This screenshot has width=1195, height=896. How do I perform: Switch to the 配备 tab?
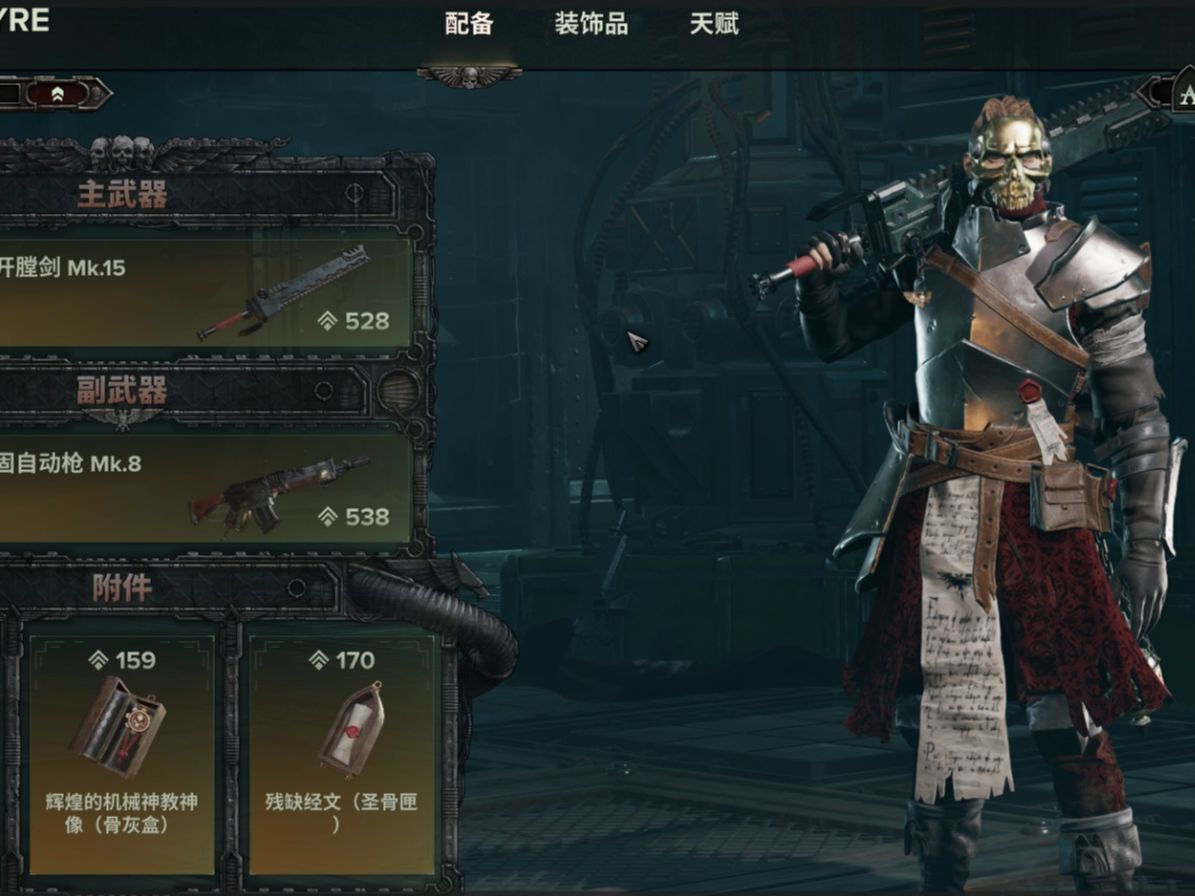pos(469,24)
